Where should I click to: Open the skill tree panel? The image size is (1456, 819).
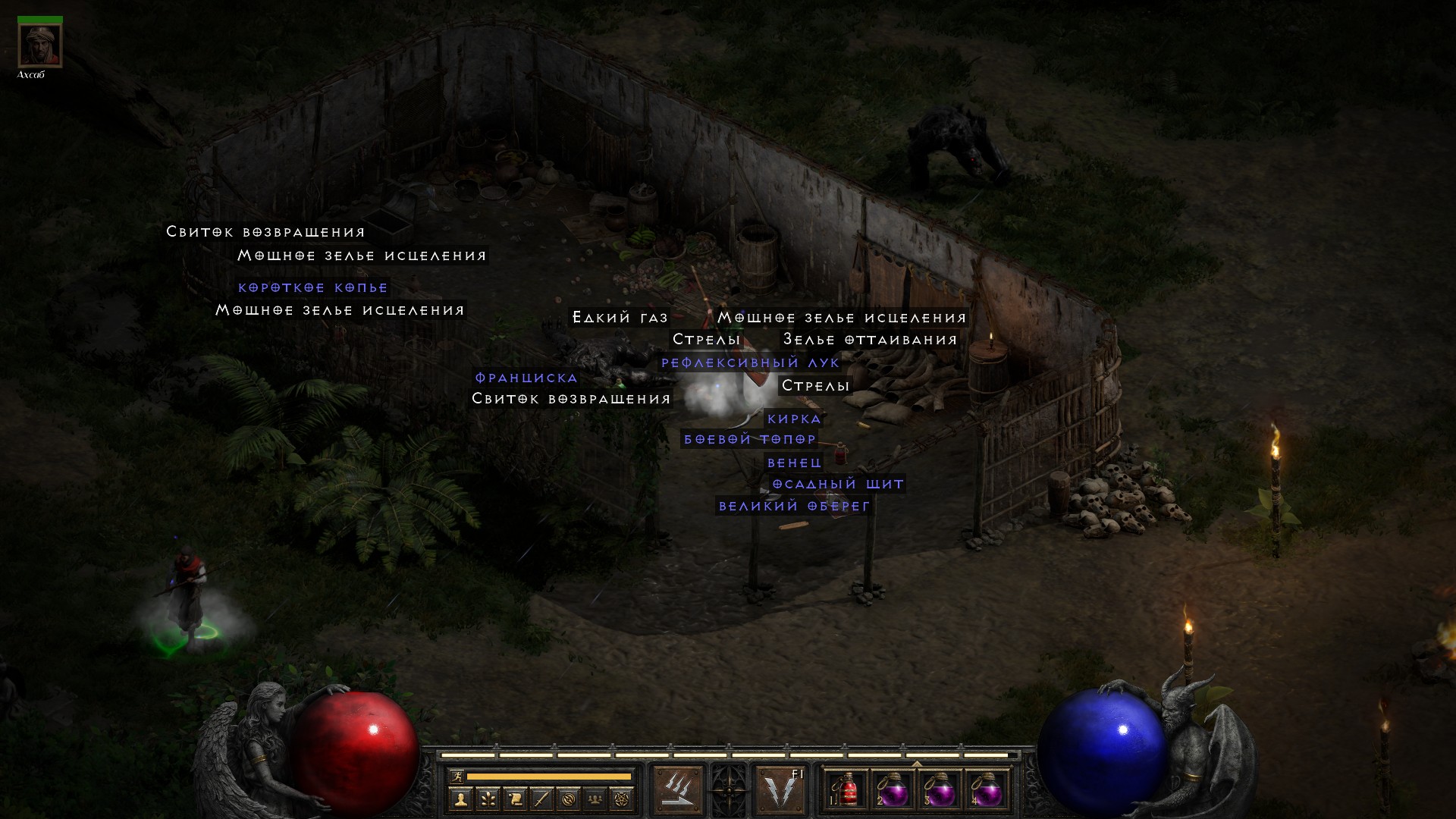point(488,799)
